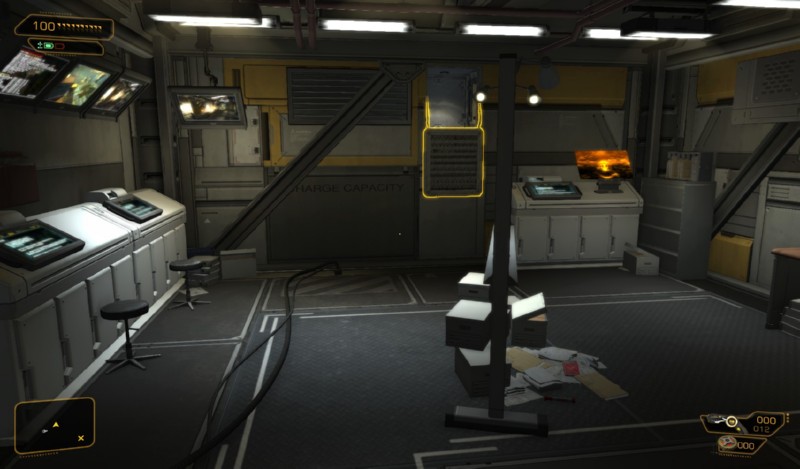
Task: Select the grenade item icon
Action: (726, 443)
